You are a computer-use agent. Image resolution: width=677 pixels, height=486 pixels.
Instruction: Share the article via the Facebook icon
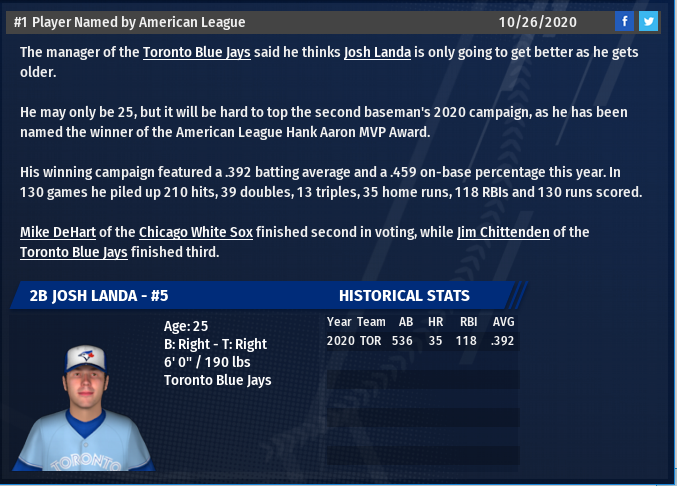(624, 21)
